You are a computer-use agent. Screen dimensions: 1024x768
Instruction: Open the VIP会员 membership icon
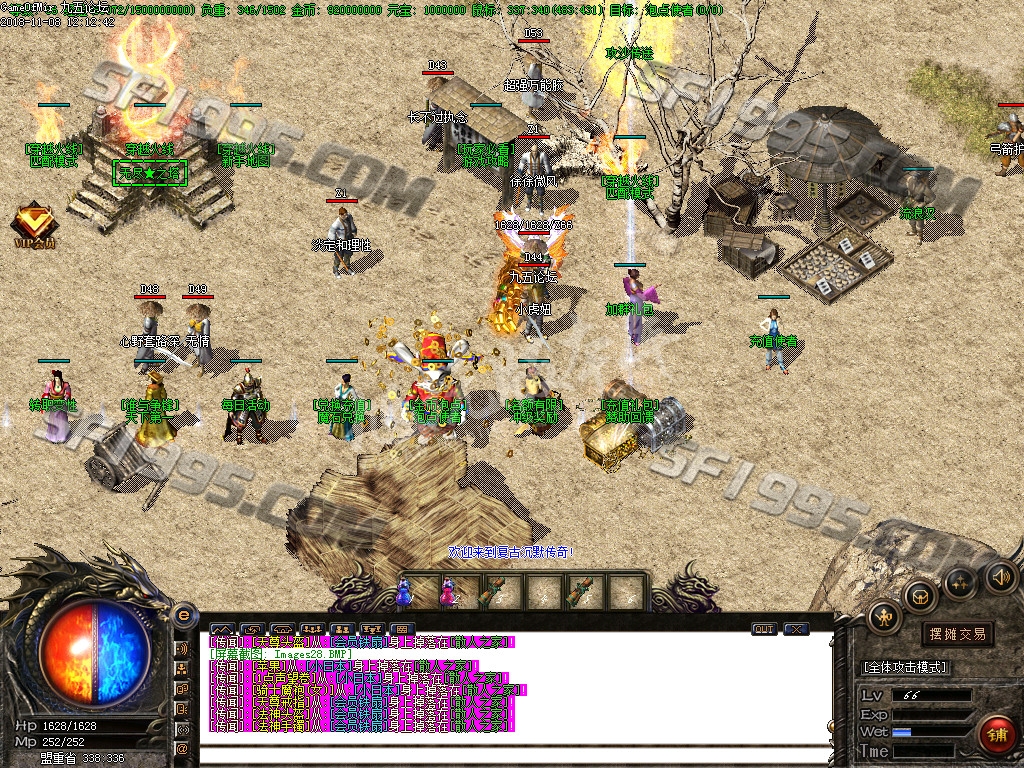[34, 223]
